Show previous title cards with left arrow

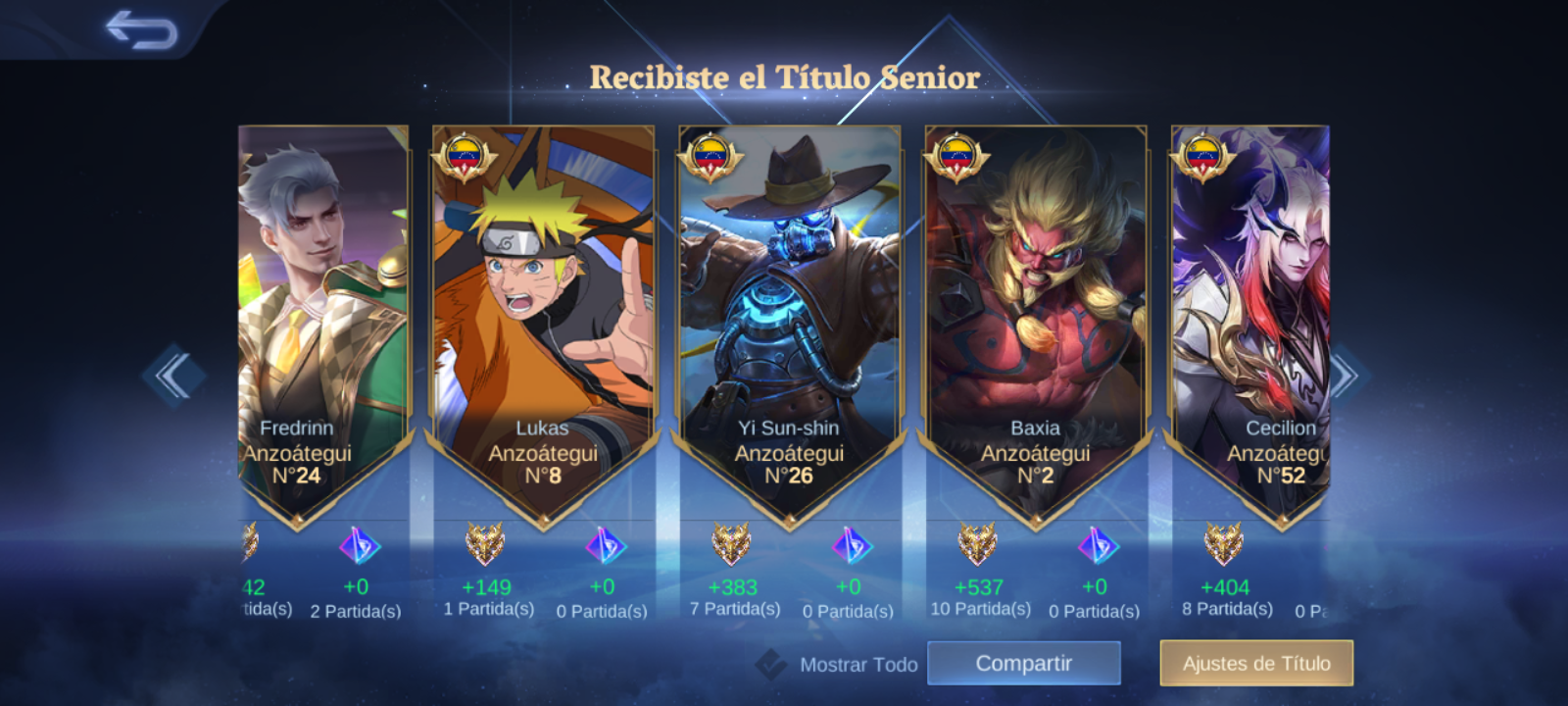[x=173, y=375]
